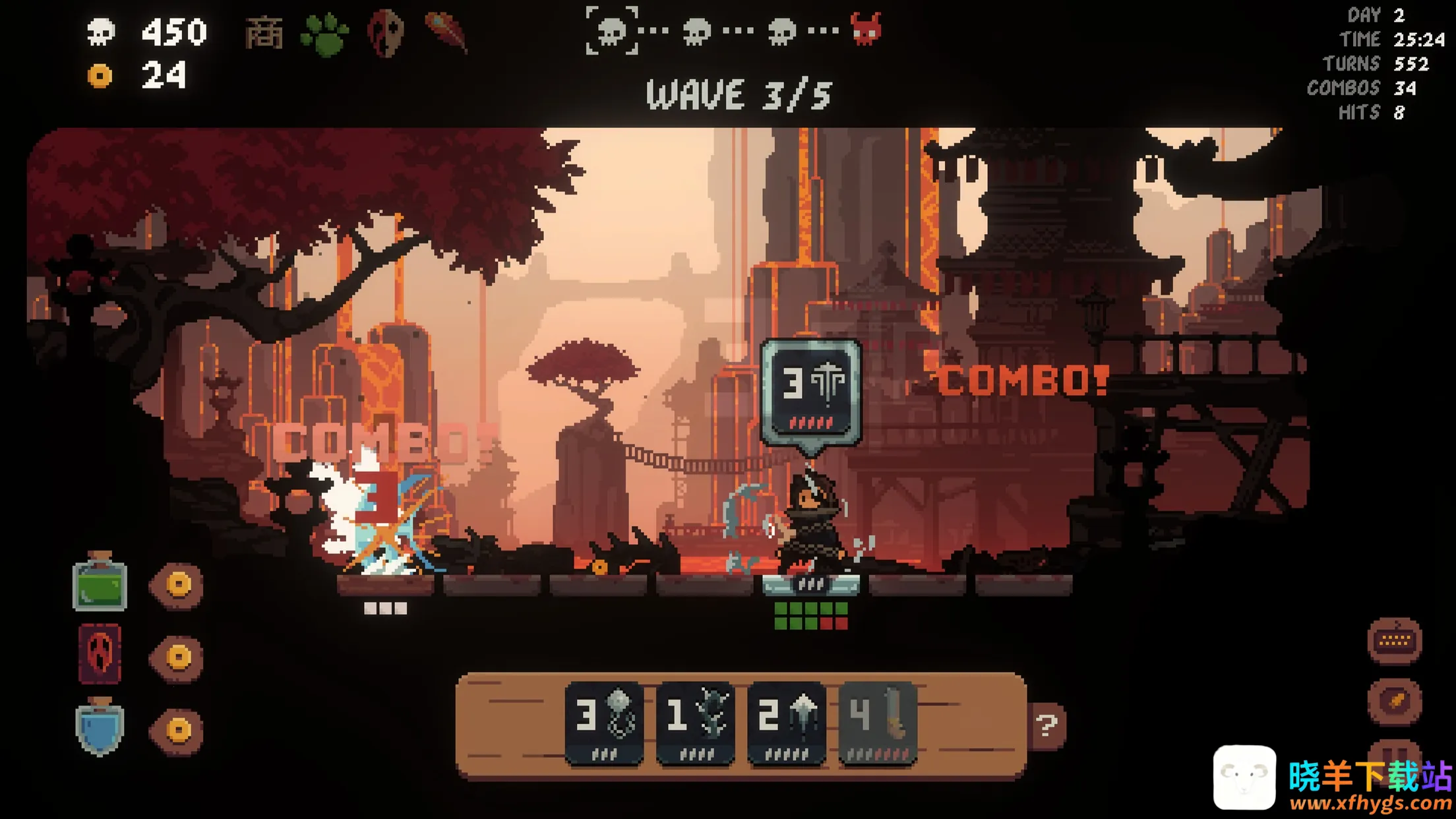This screenshot has width=1456, height=819.
Task: Inspect the merchant kanji skill icon
Action: pos(264,32)
